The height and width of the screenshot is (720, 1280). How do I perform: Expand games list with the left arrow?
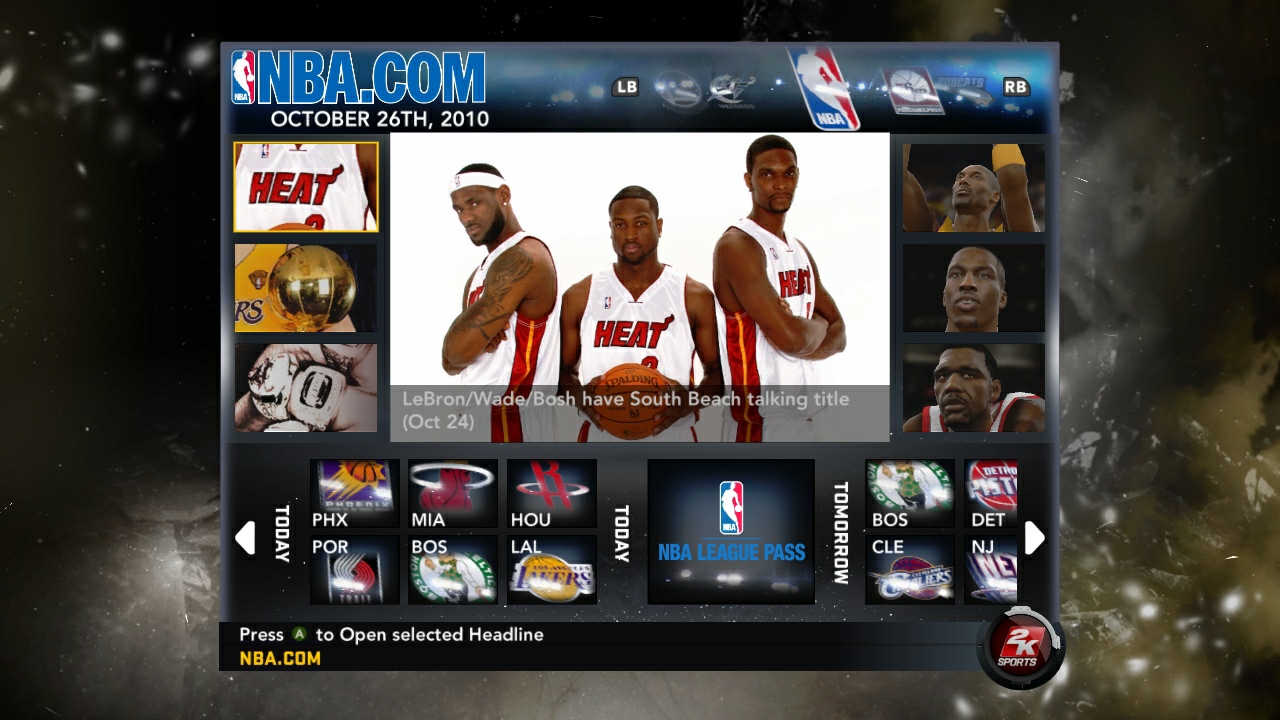pyautogui.click(x=245, y=537)
